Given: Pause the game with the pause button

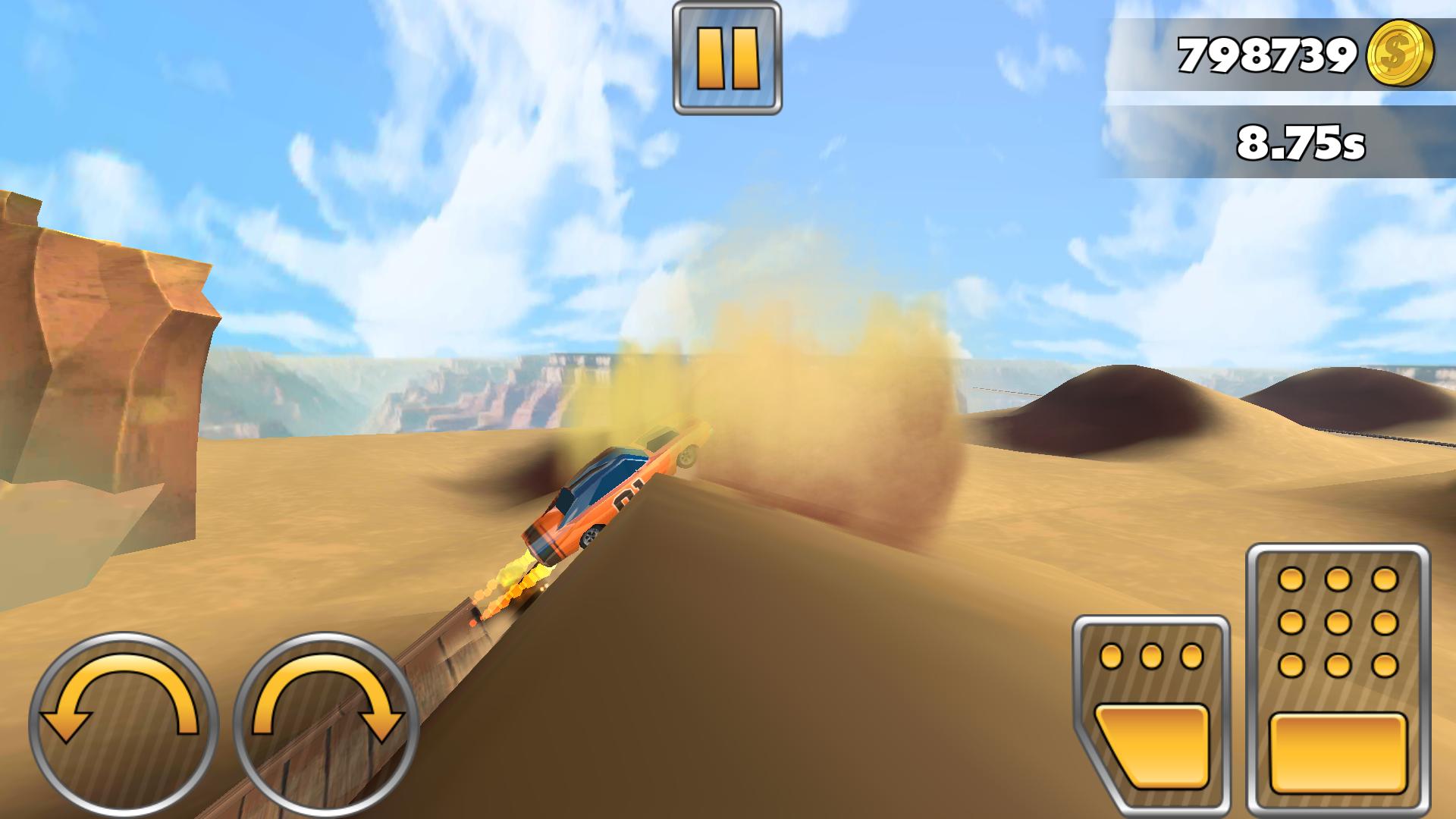Looking at the screenshot, I should tap(726, 58).
